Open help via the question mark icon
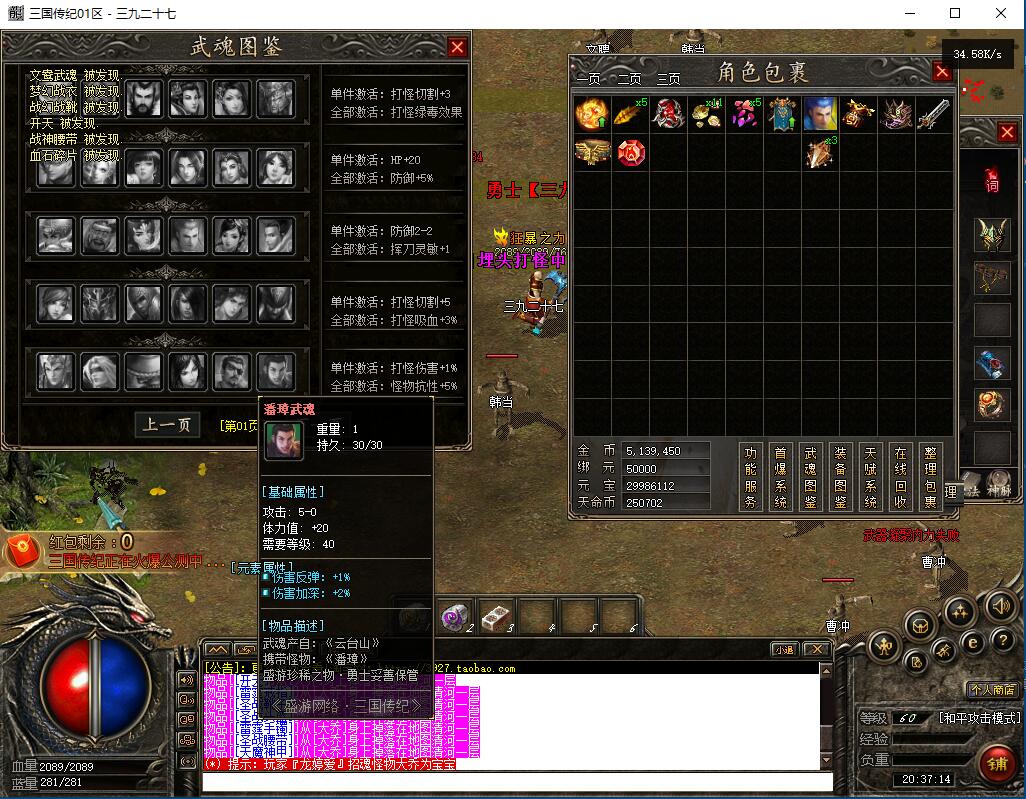The image size is (1026, 799). pyautogui.click(x=1003, y=641)
